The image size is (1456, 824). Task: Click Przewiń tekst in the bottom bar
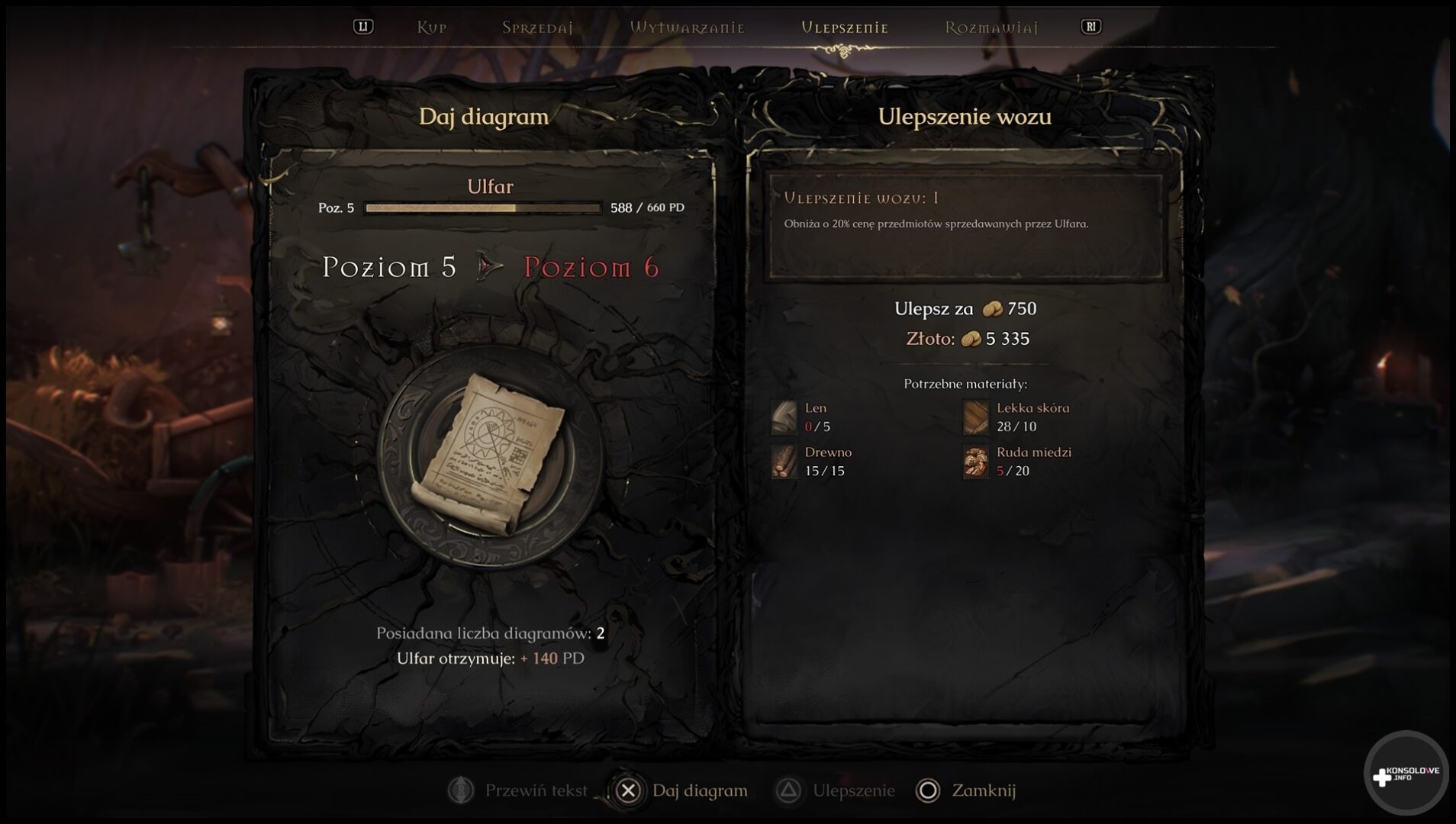519,790
